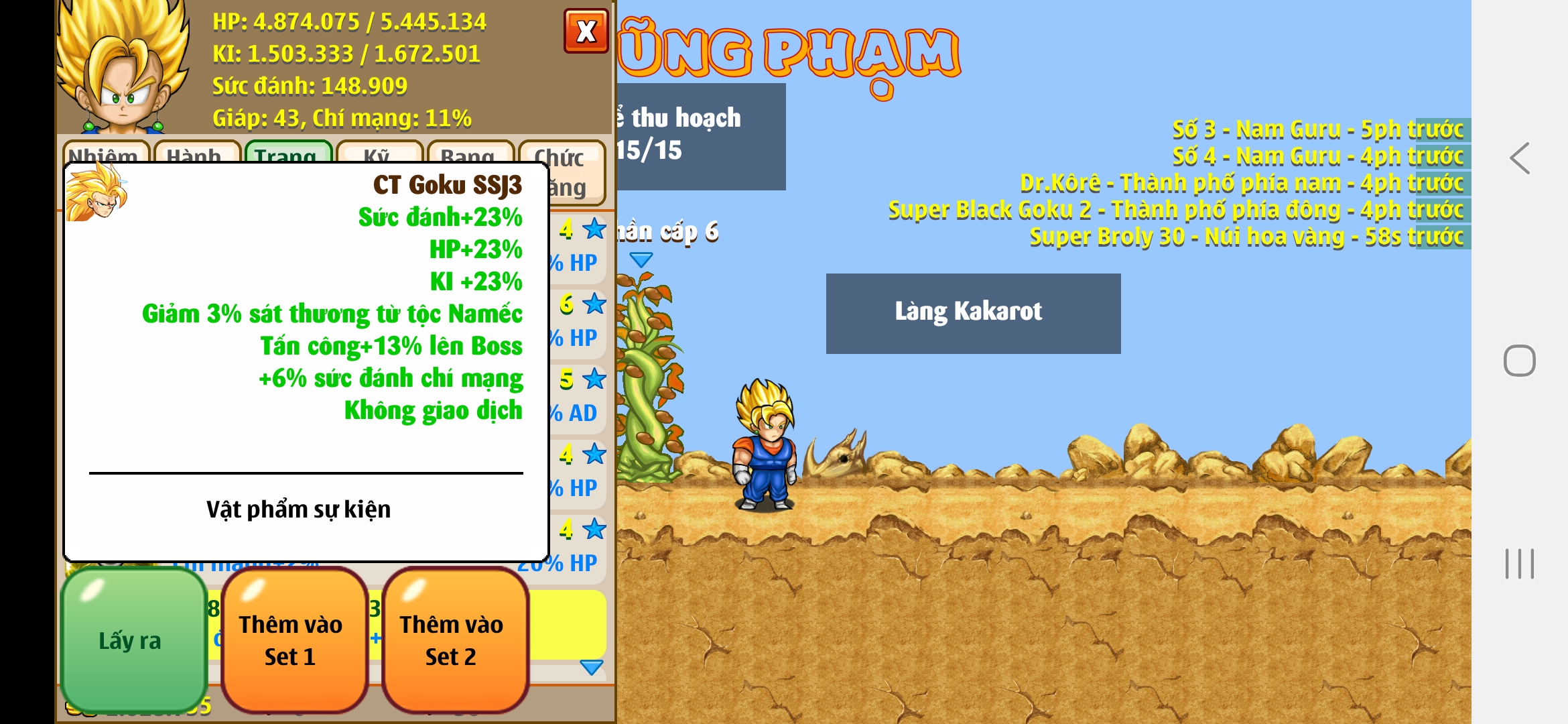Close the character panel with the X button
This screenshot has height=724, width=1568.
coord(586,31)
